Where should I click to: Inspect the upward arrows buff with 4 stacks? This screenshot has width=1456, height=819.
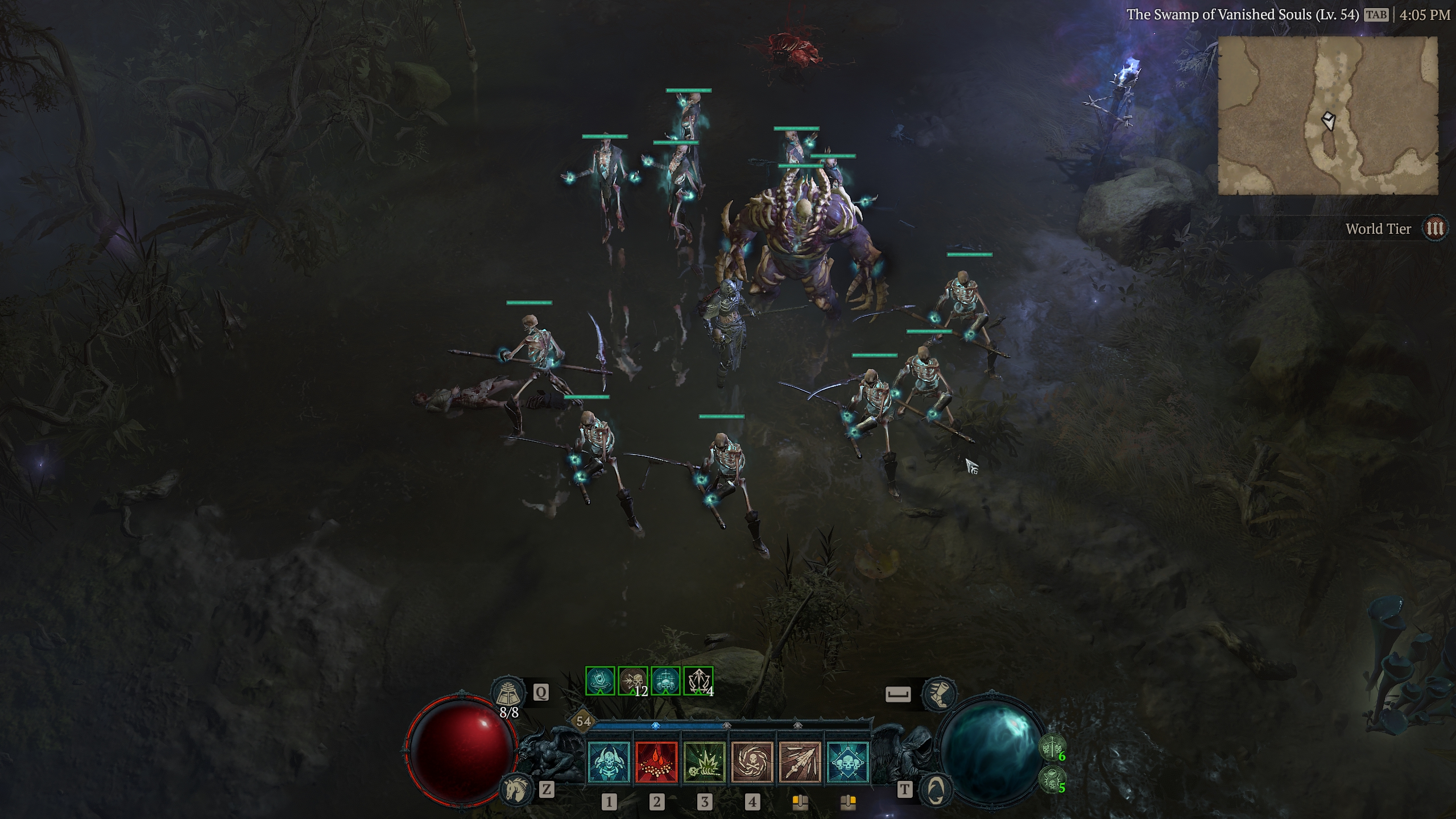(698, 681)
